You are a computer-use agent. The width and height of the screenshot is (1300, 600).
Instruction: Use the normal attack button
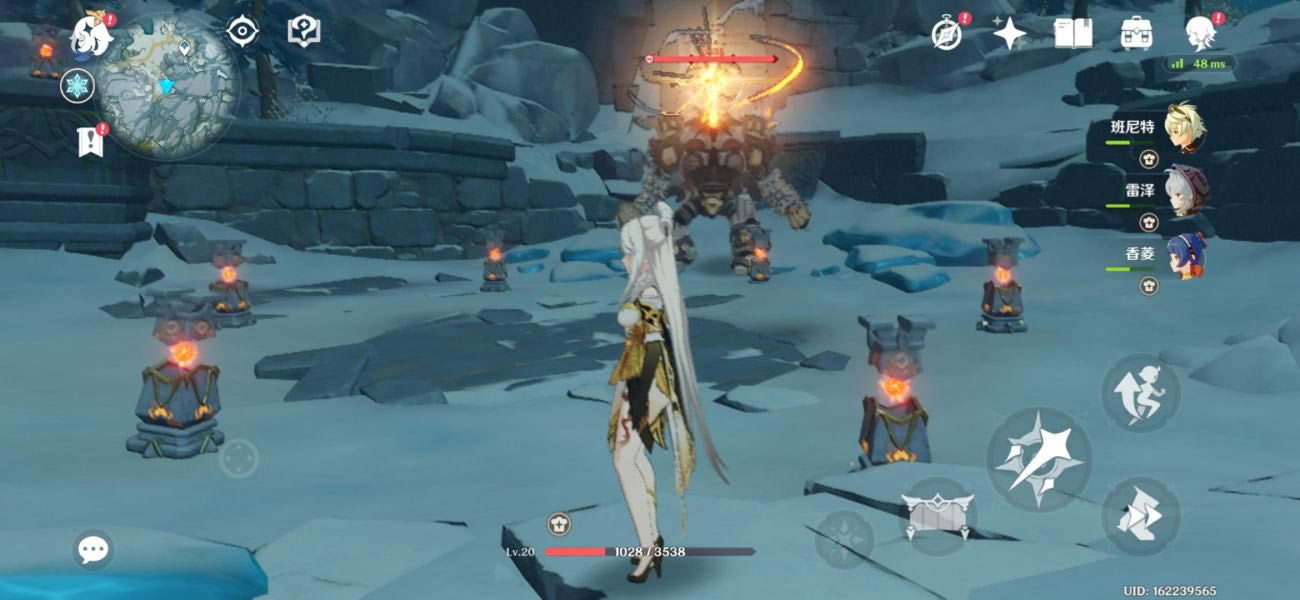tap(1039, 460)
